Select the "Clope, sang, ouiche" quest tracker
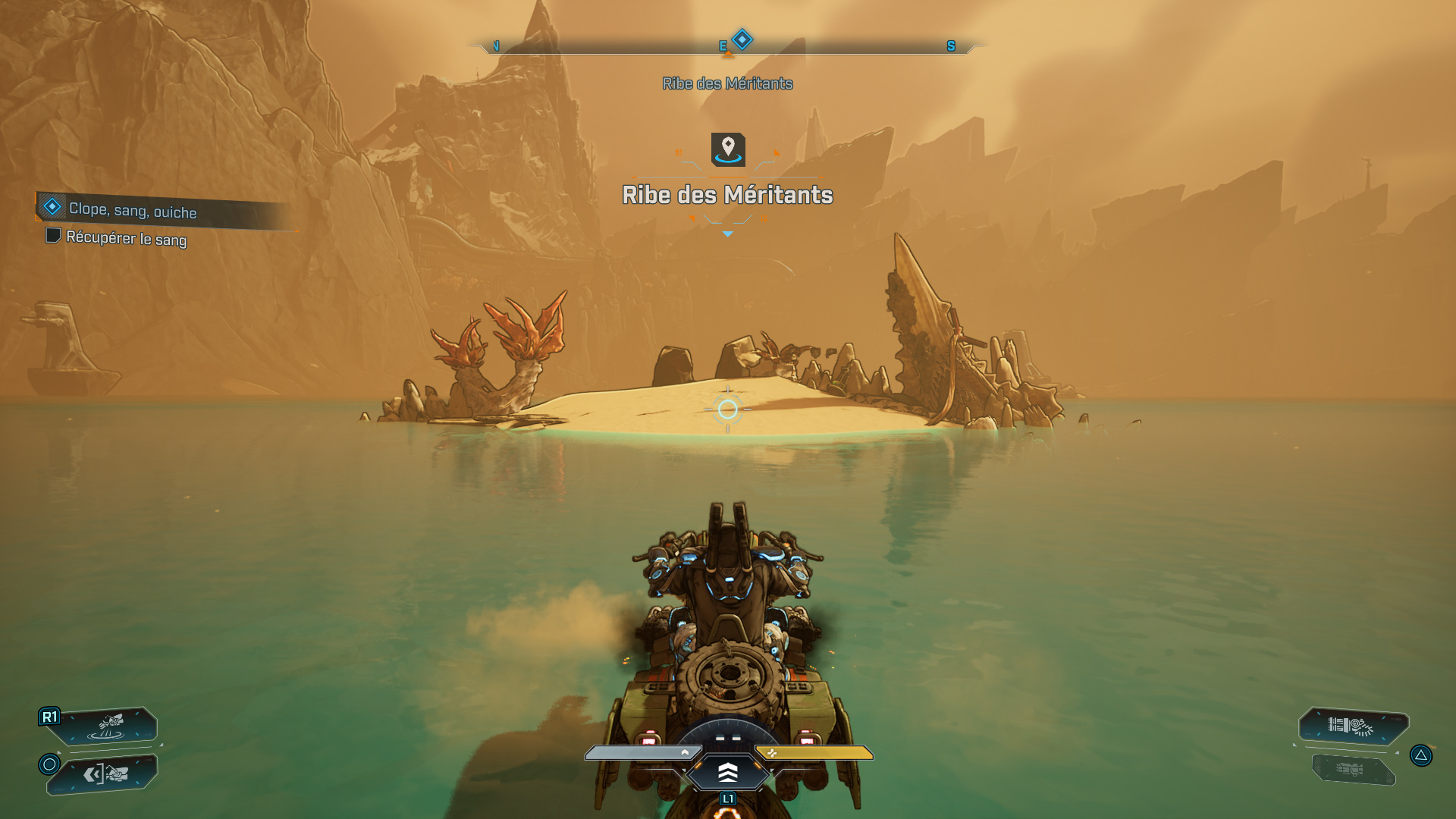 tap(133, 210)
